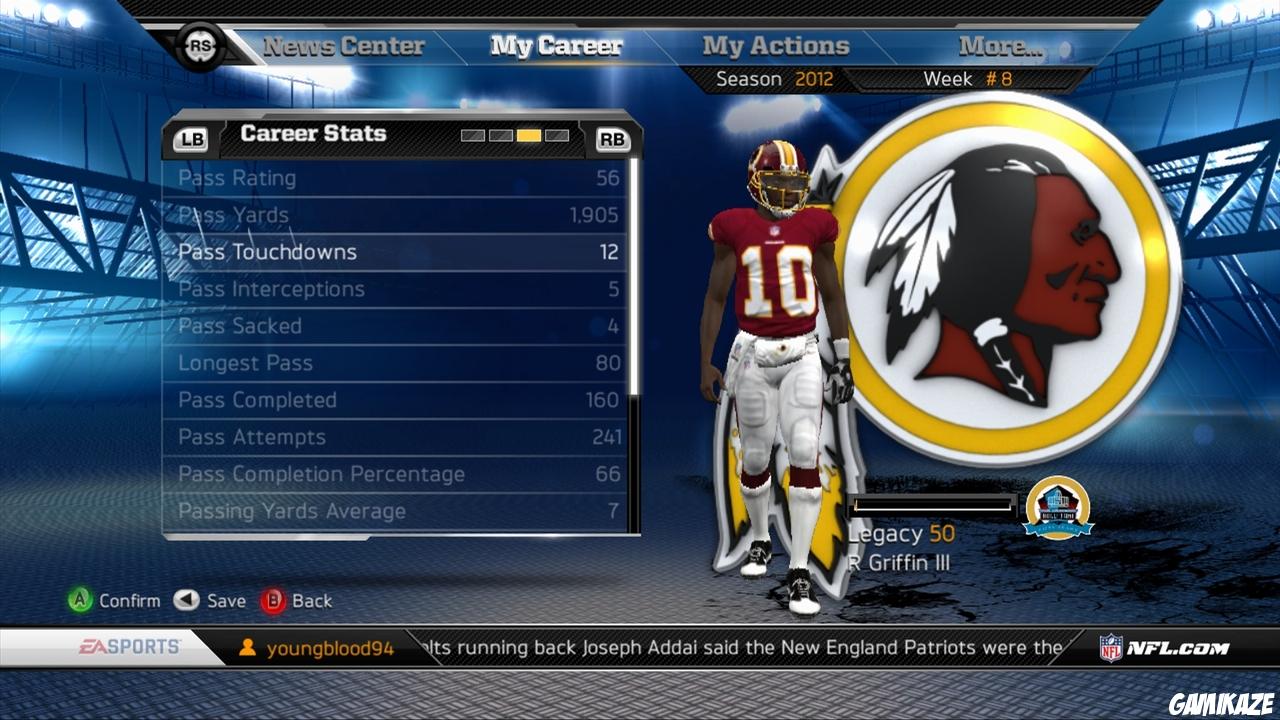Select the My Career tab
The width and height of the screenshot is (1280, 720).
tap(555, 45)
